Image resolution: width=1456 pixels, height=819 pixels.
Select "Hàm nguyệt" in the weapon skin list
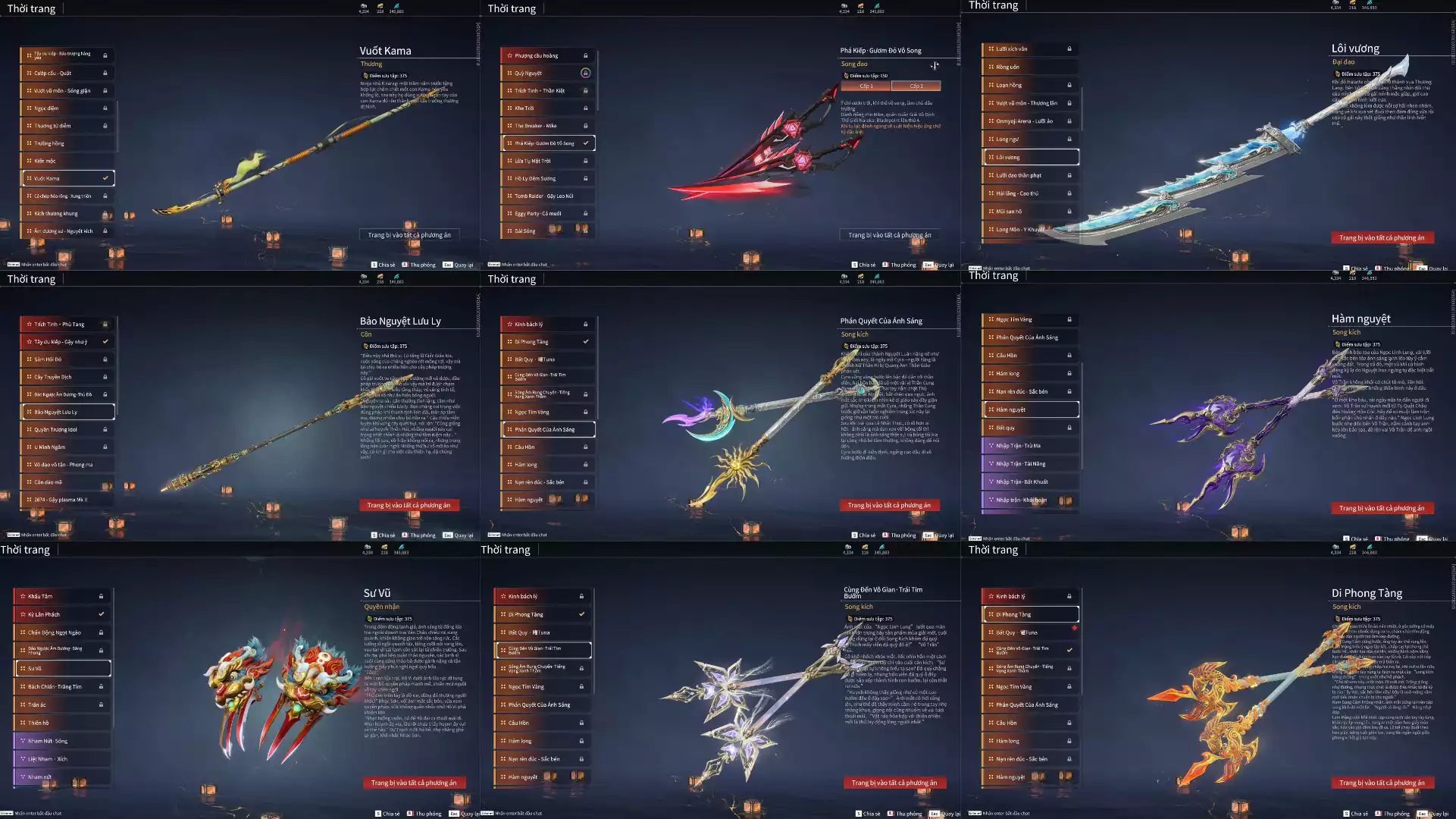click(x=1029, y=409)
